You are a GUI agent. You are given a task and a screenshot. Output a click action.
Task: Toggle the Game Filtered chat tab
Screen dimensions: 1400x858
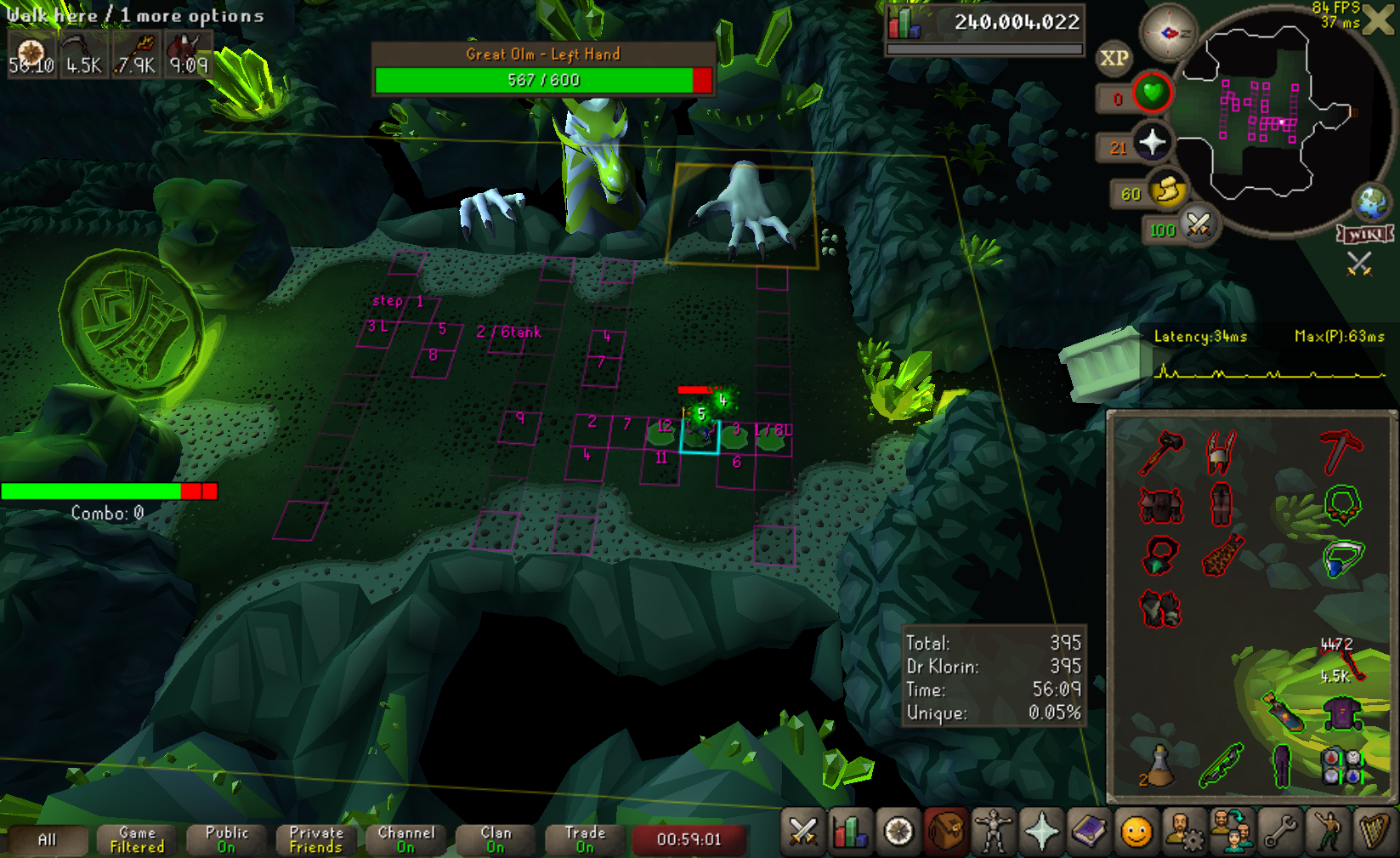coord(136,840)
